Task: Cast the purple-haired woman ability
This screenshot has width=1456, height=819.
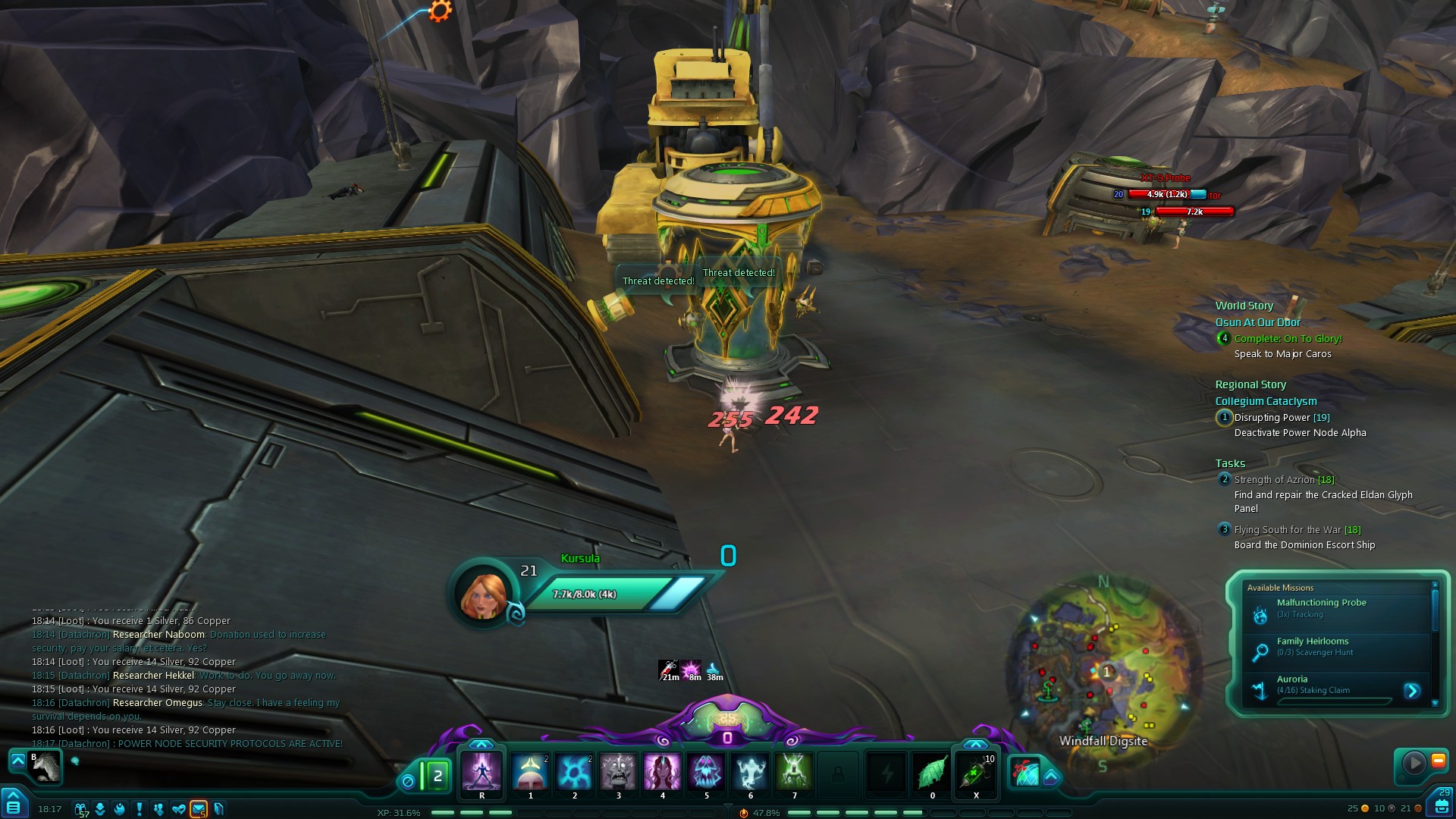Action: click(662, 772)
